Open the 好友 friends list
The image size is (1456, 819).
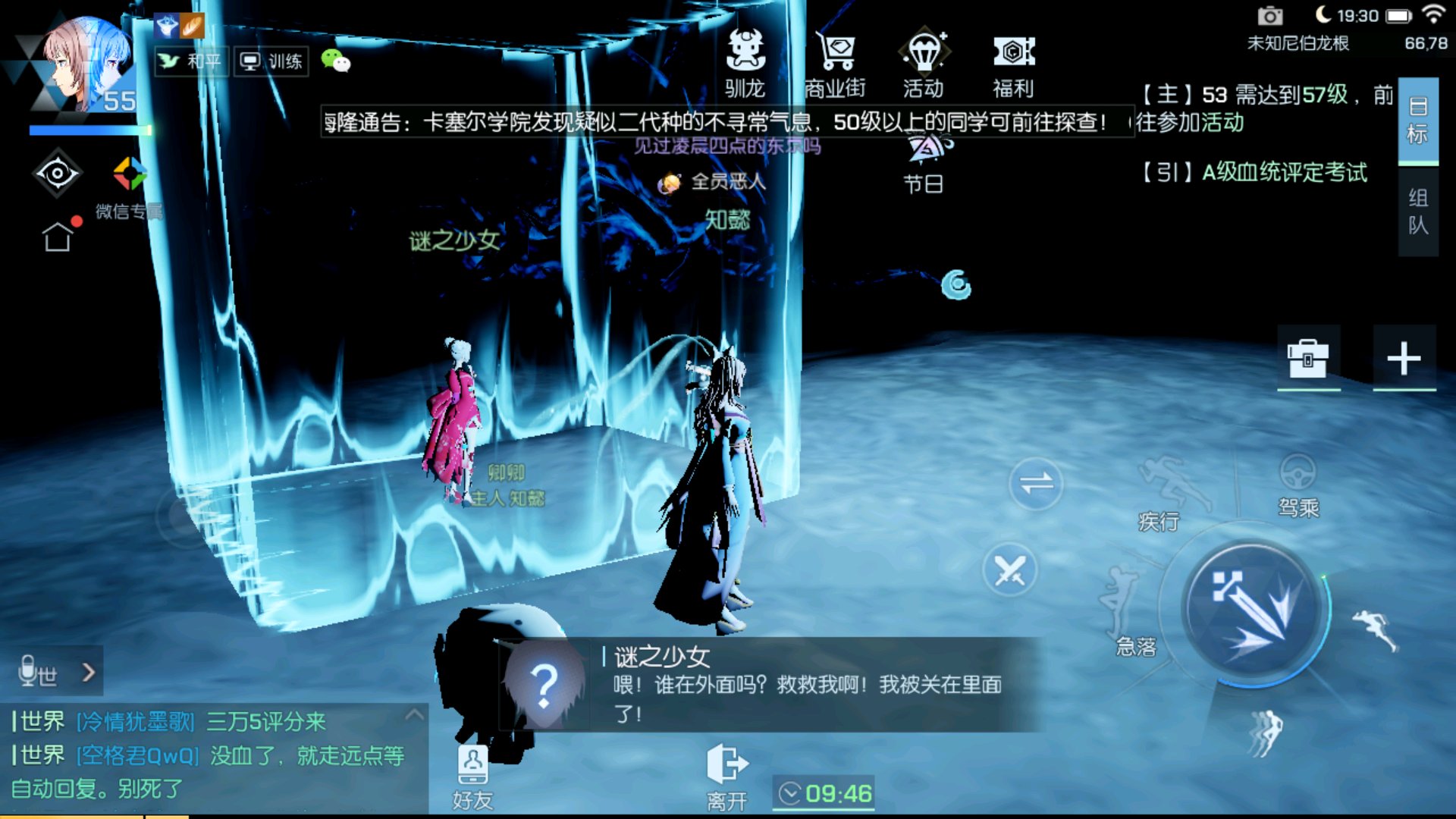click(x=472, y=775)
